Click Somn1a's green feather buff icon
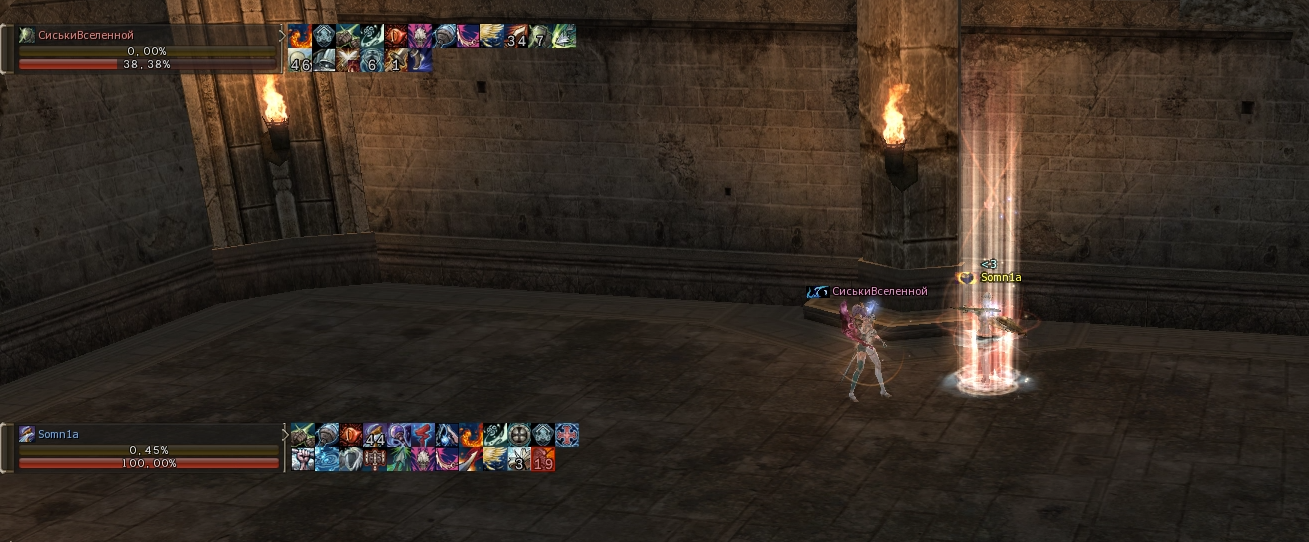Image resolution: width=1309 pixels, height=542 pixels. pos(399,459)
